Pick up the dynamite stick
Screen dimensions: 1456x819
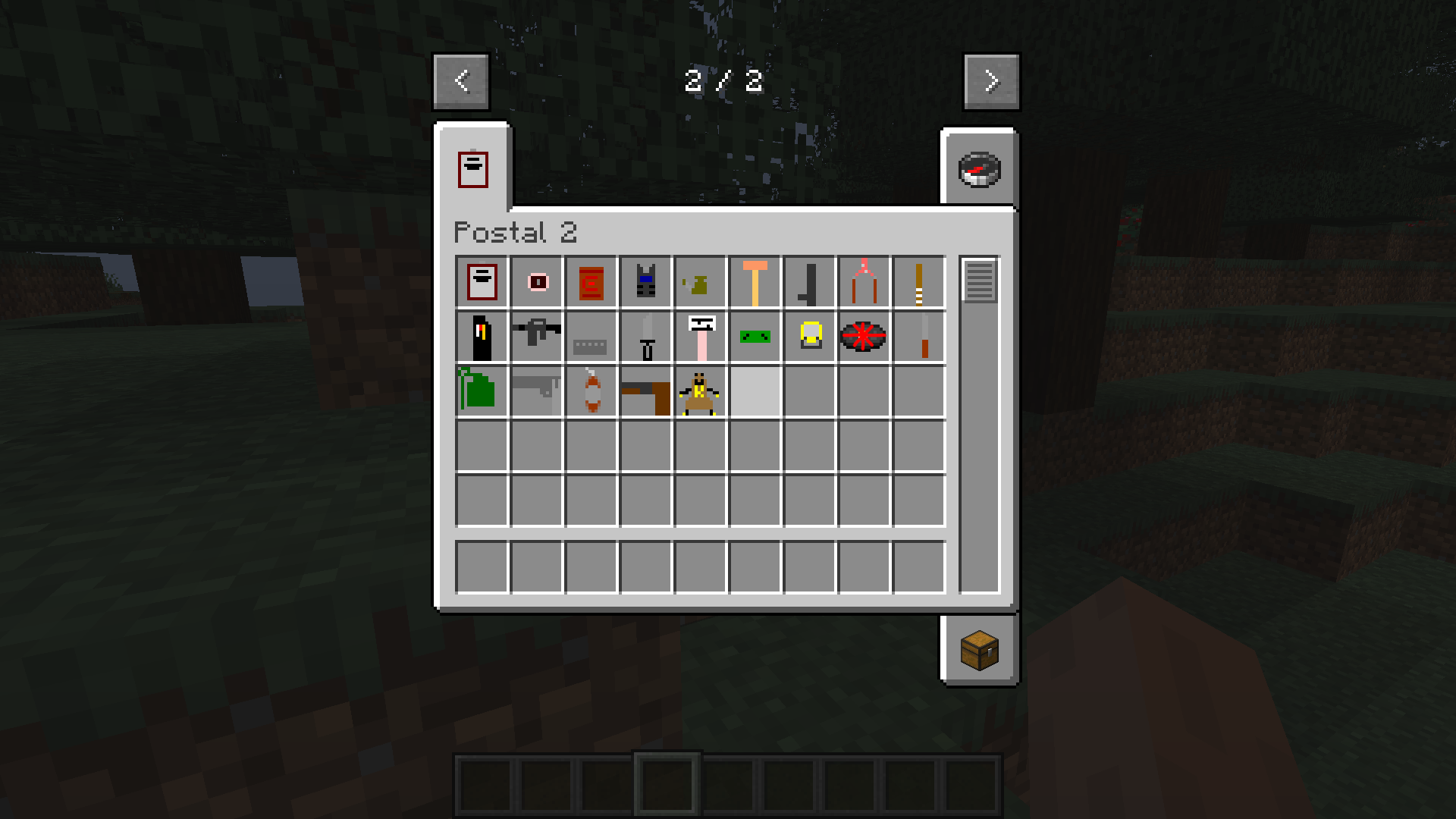591,391
